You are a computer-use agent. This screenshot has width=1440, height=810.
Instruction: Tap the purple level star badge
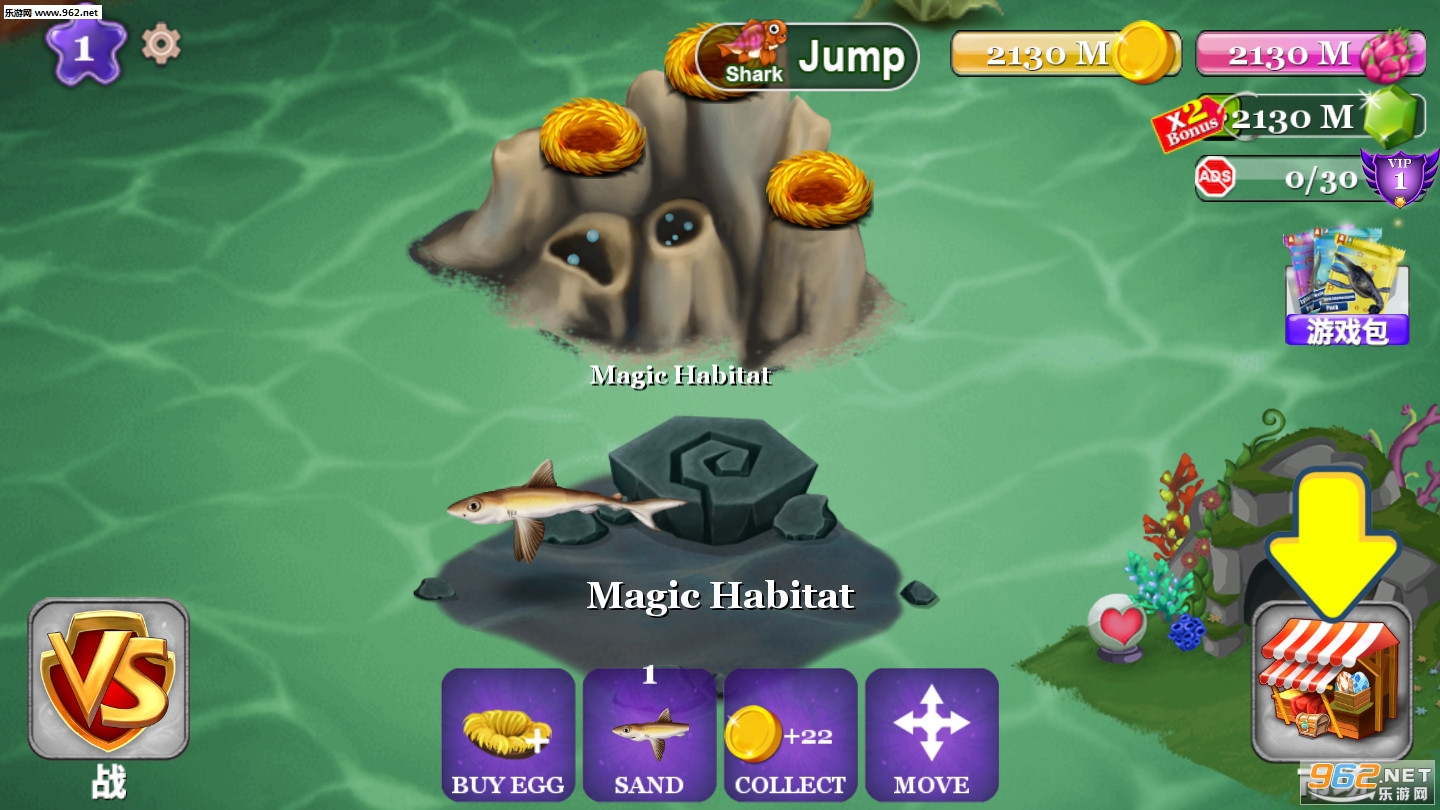point(85,49)
